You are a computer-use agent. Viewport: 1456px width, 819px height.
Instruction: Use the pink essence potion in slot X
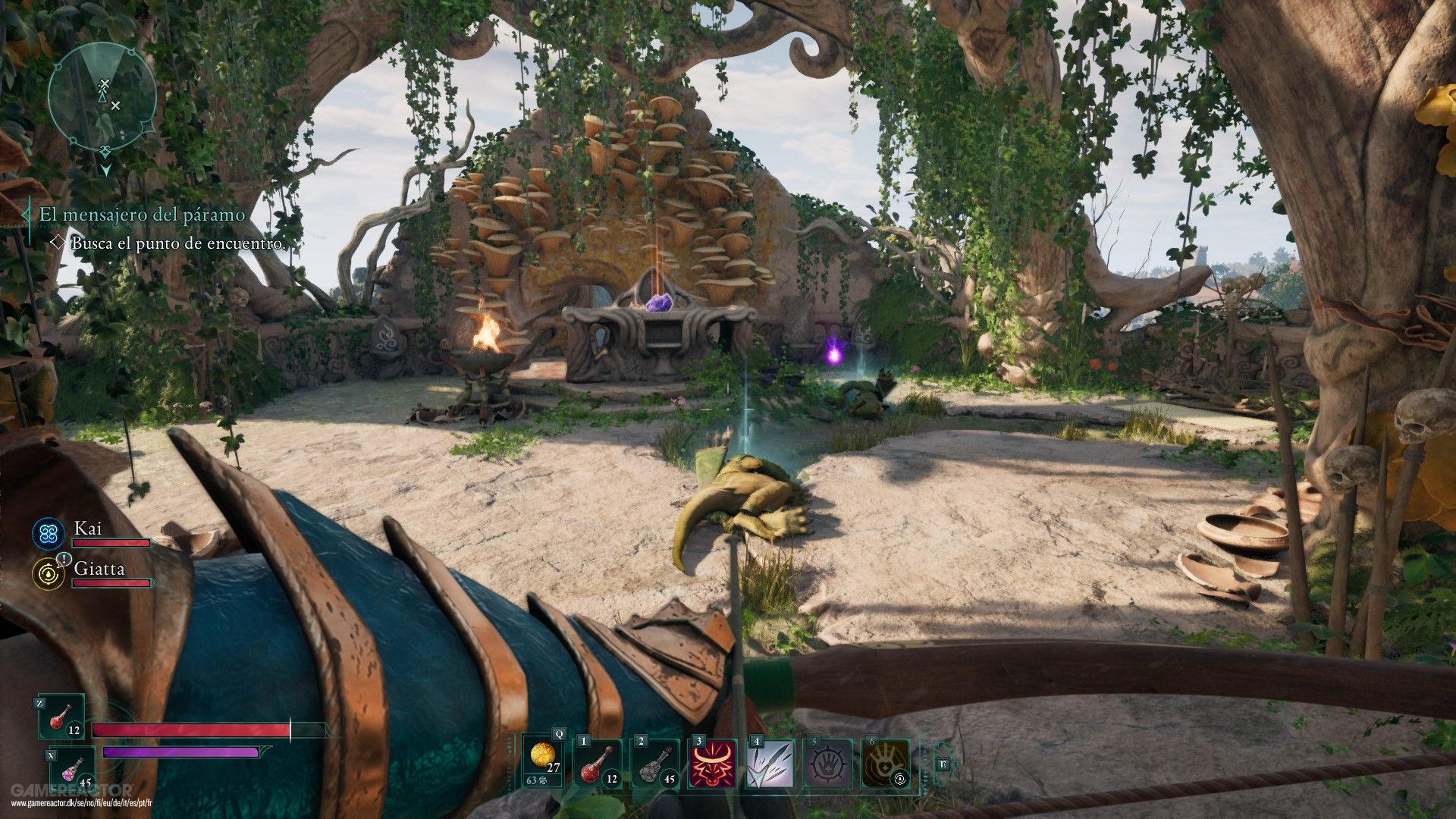coord(74,769)
